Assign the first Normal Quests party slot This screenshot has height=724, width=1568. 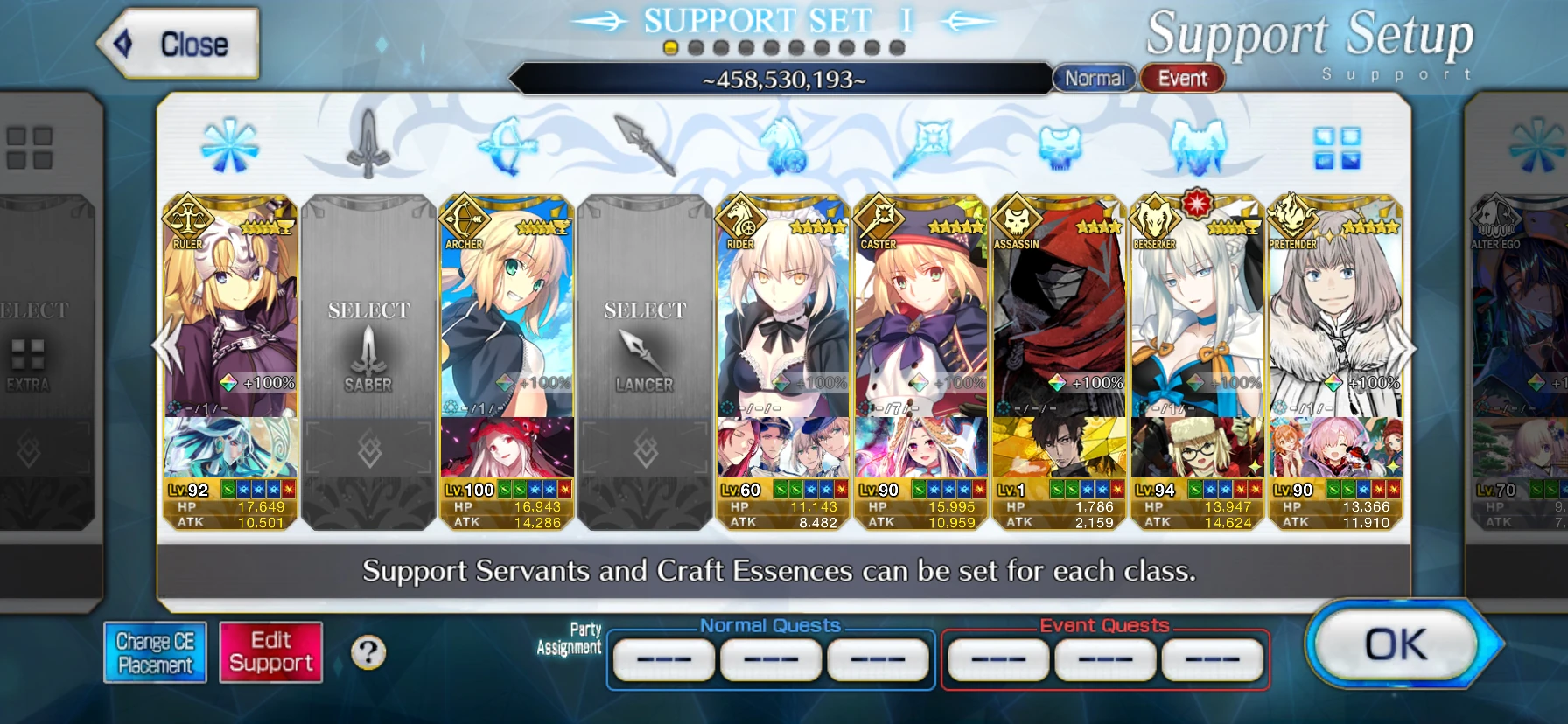(662, 660)
